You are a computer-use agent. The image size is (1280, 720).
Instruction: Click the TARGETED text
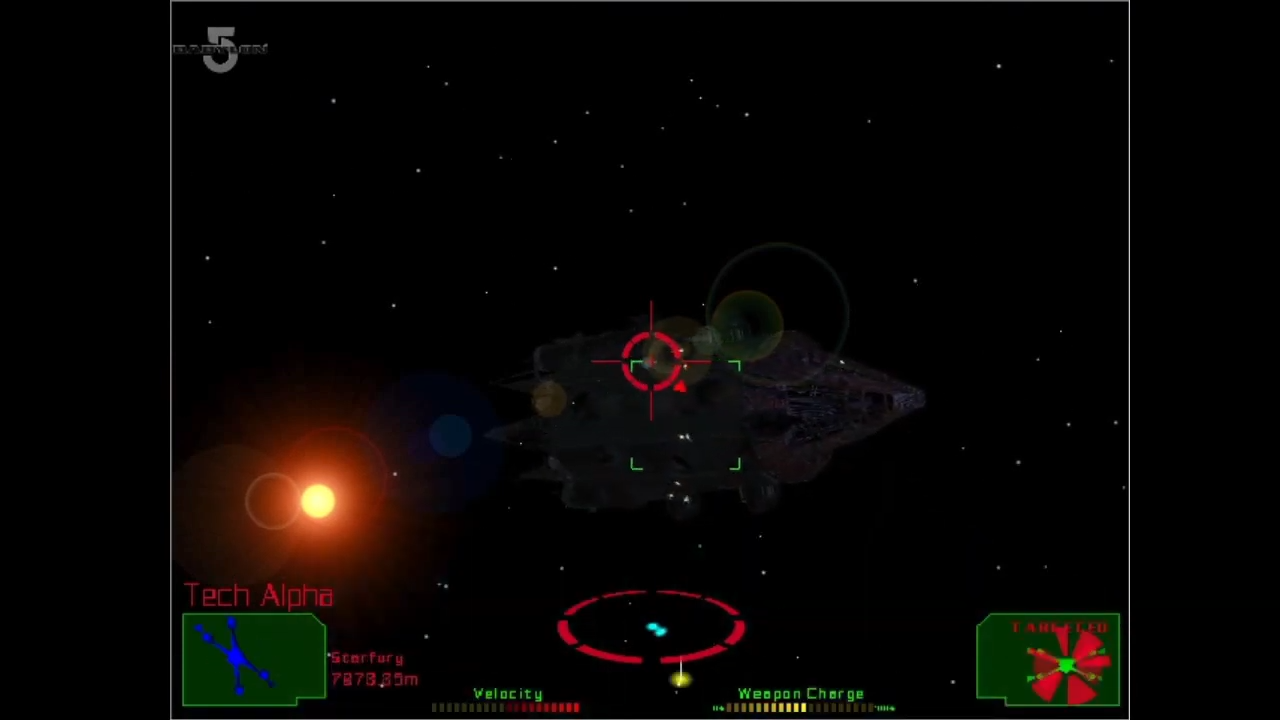(1060, 627)
